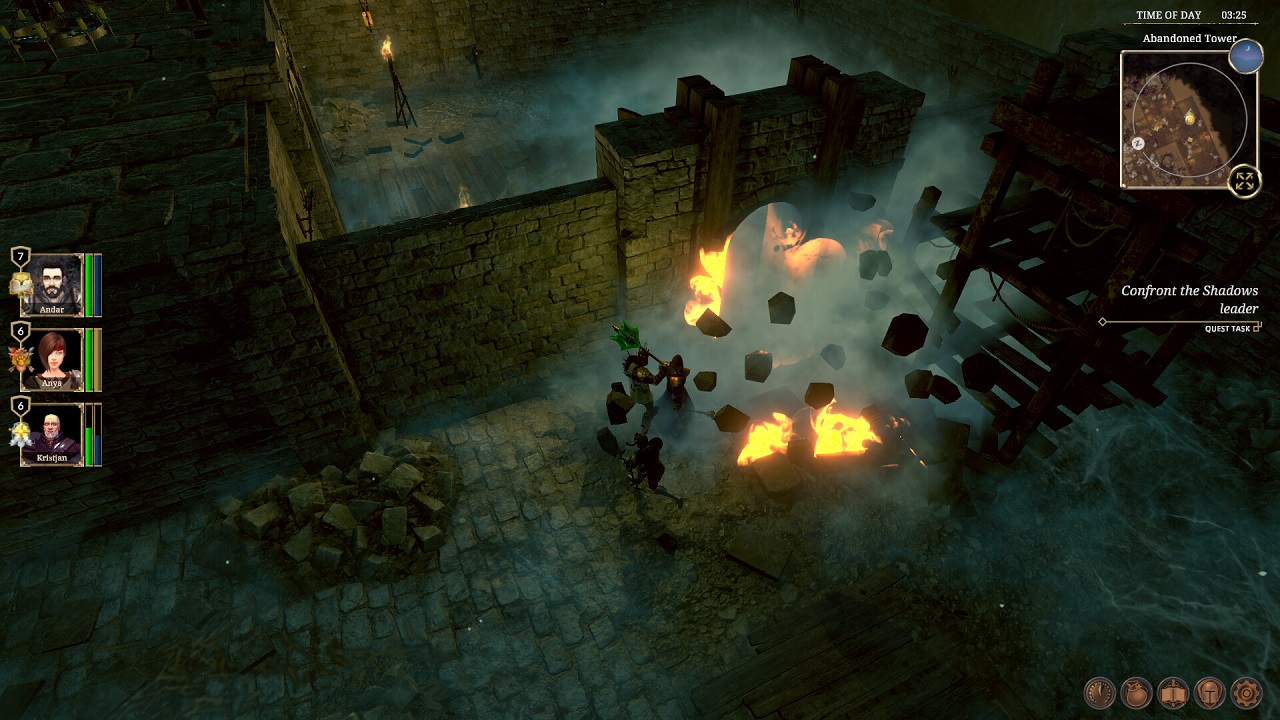Screen dimensions: 1280x720
Task: Open the Abandoned Tower minimap
Action: tap(1186, 119)
